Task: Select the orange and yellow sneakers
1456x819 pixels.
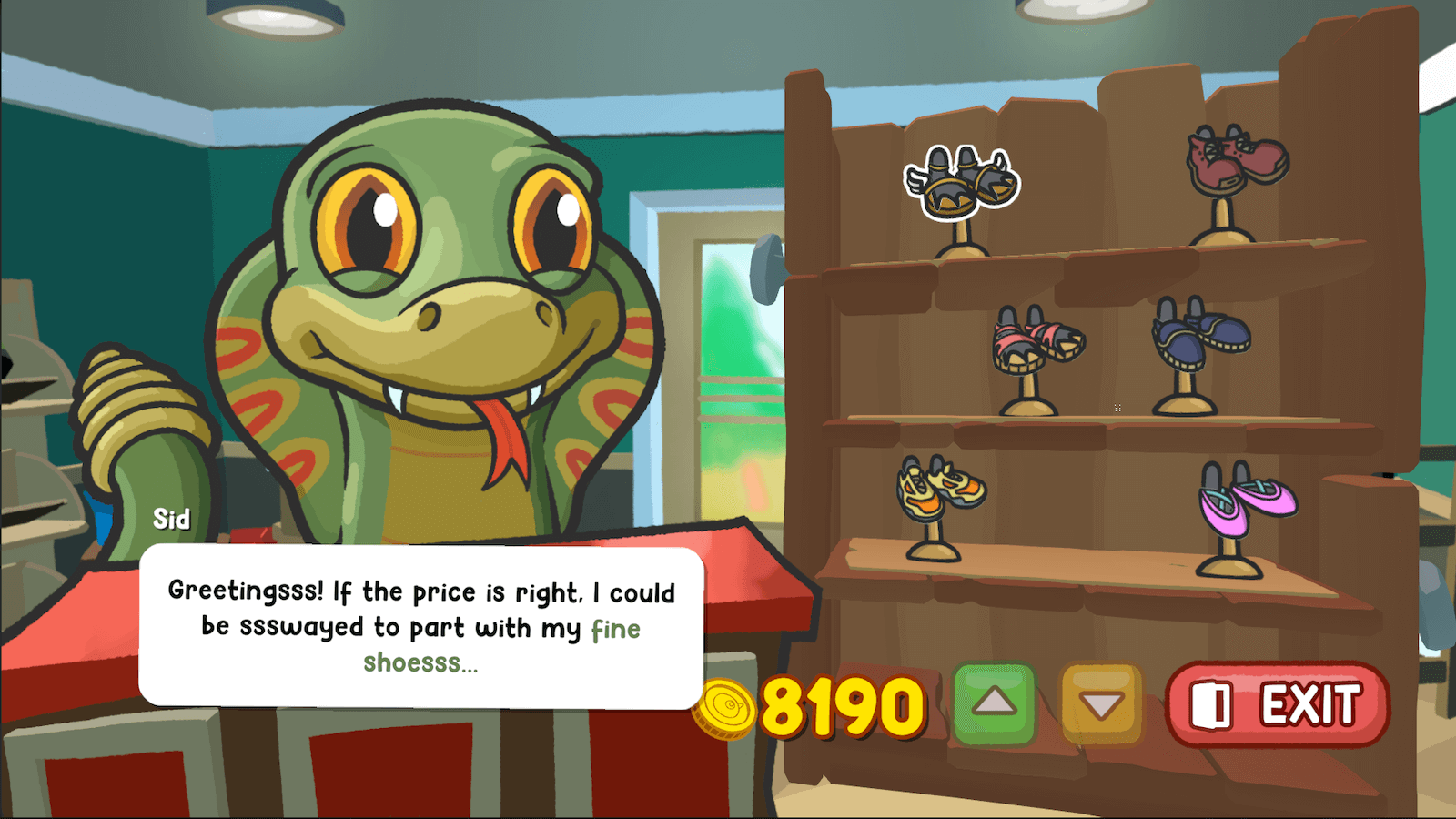Action: point(940,489)
